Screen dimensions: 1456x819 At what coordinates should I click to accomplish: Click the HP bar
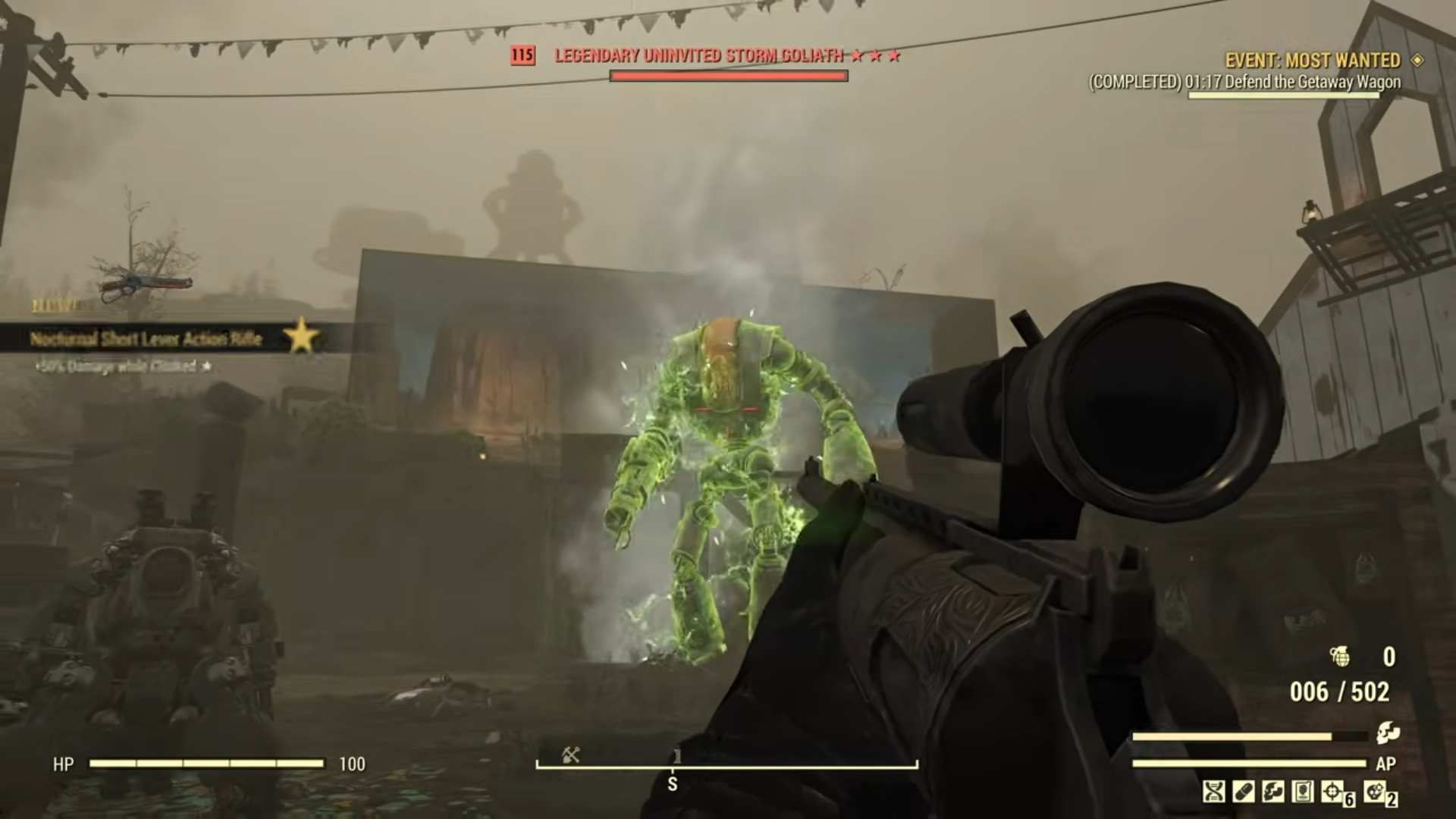pyautogui.click(x=209, y=765)
